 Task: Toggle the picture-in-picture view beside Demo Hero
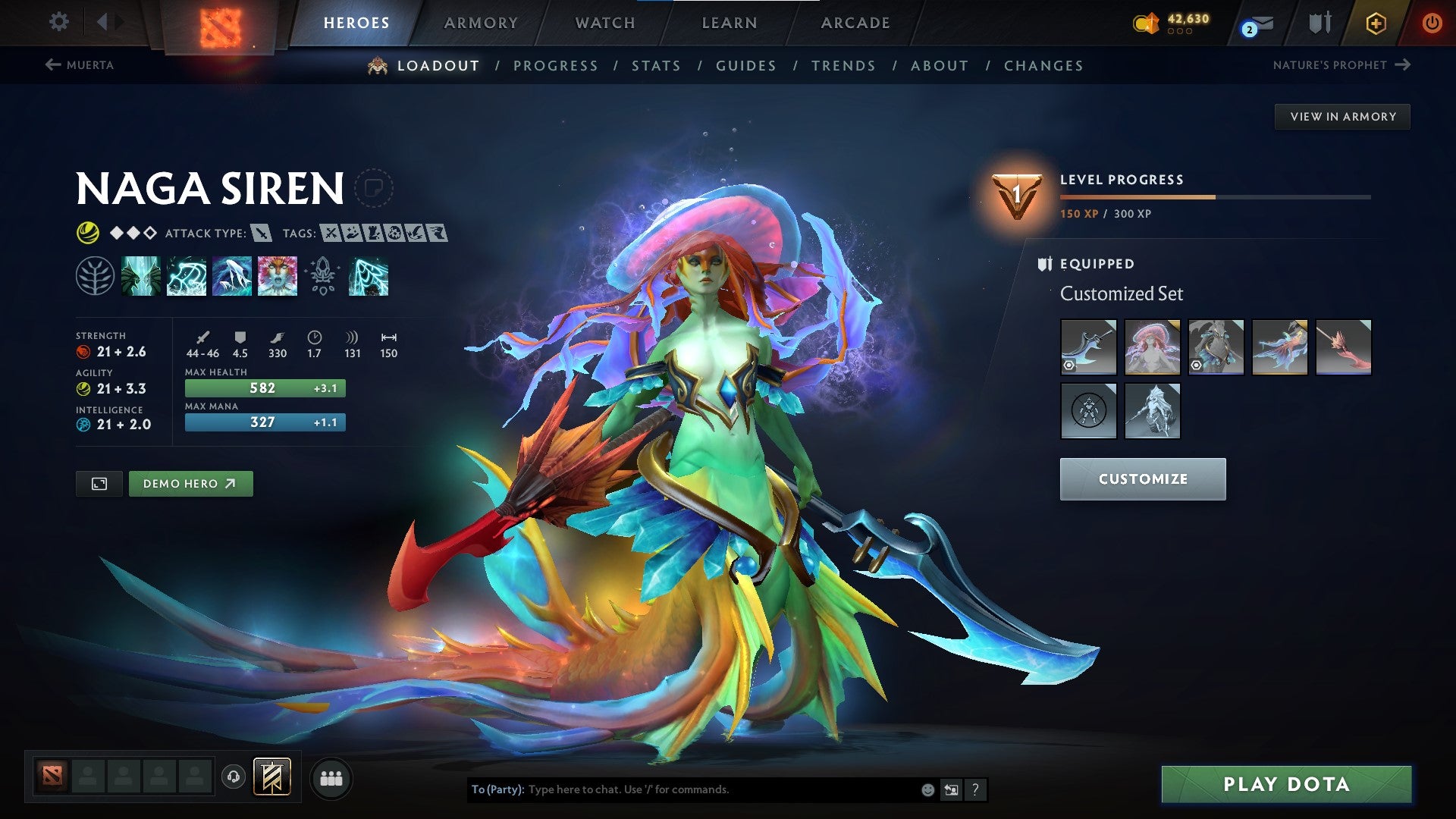tap(99, 483)
